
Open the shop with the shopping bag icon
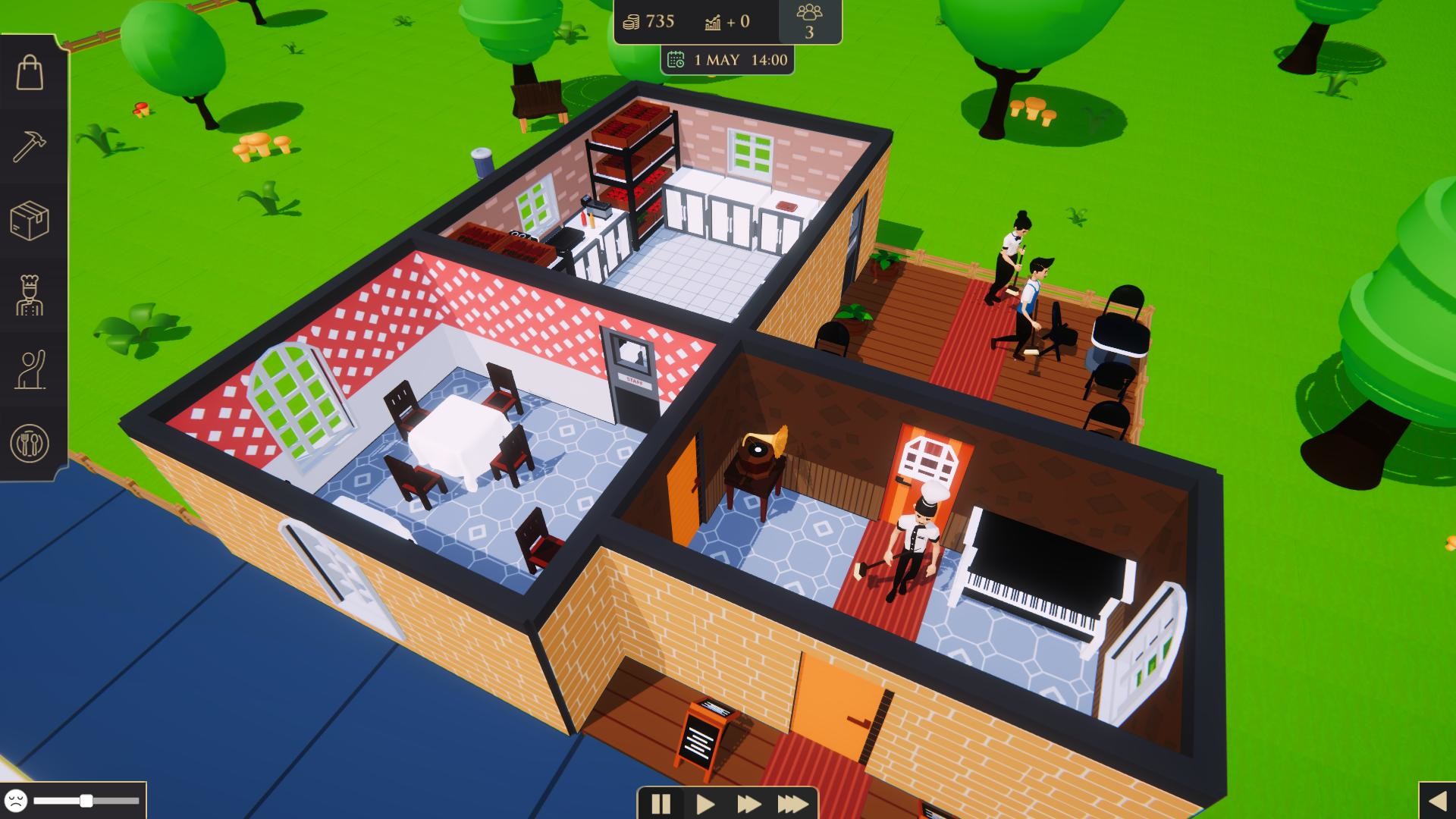(29, 71)
